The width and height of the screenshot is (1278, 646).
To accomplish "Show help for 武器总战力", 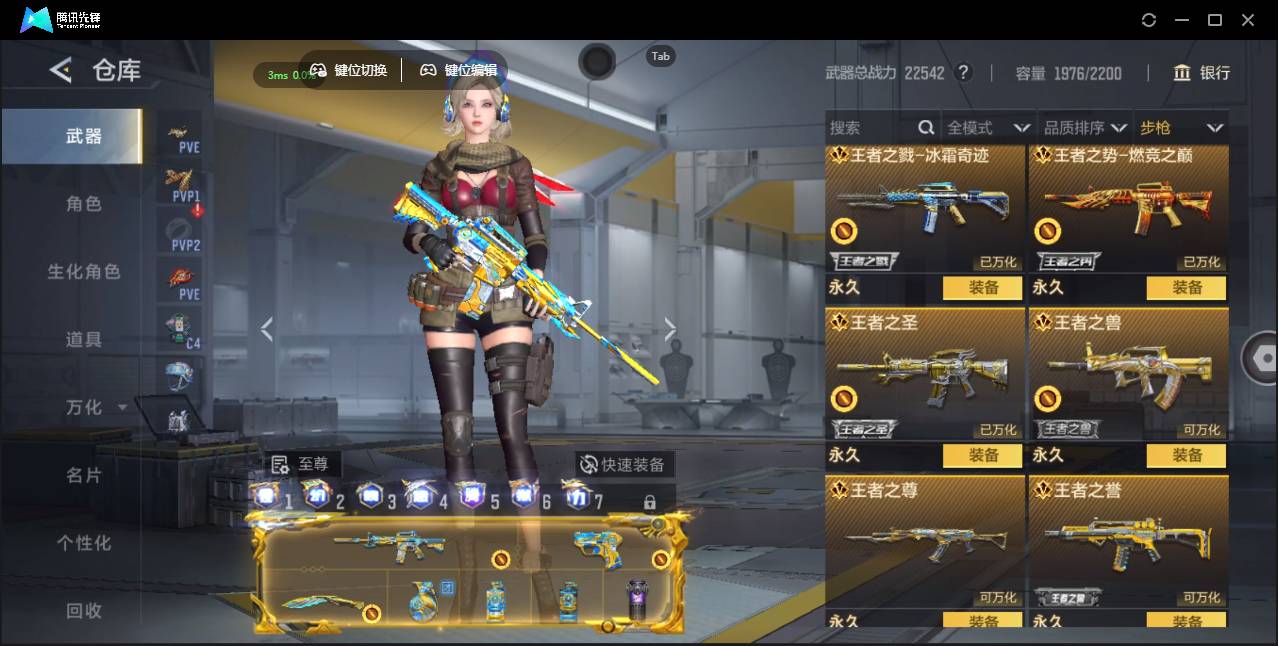I will (x=963, y=73).
